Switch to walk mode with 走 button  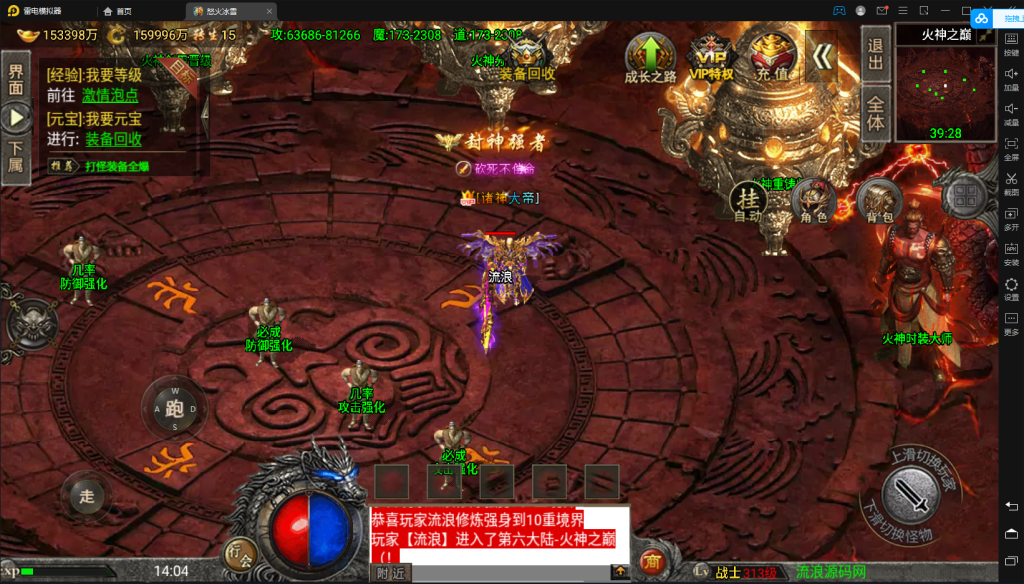click(87, 496)
